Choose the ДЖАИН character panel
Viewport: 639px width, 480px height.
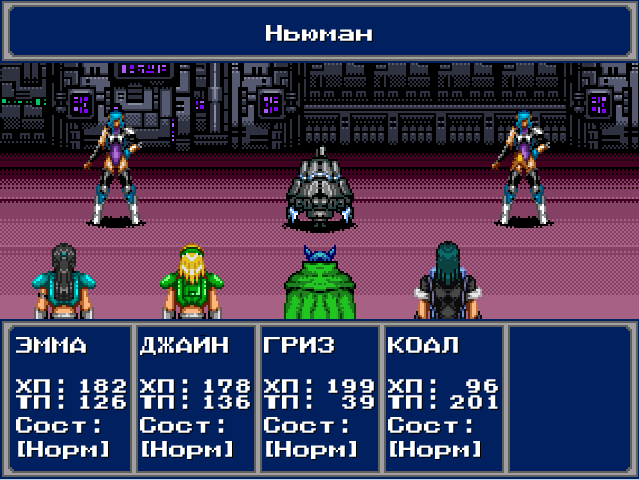[x=194, y=398]
